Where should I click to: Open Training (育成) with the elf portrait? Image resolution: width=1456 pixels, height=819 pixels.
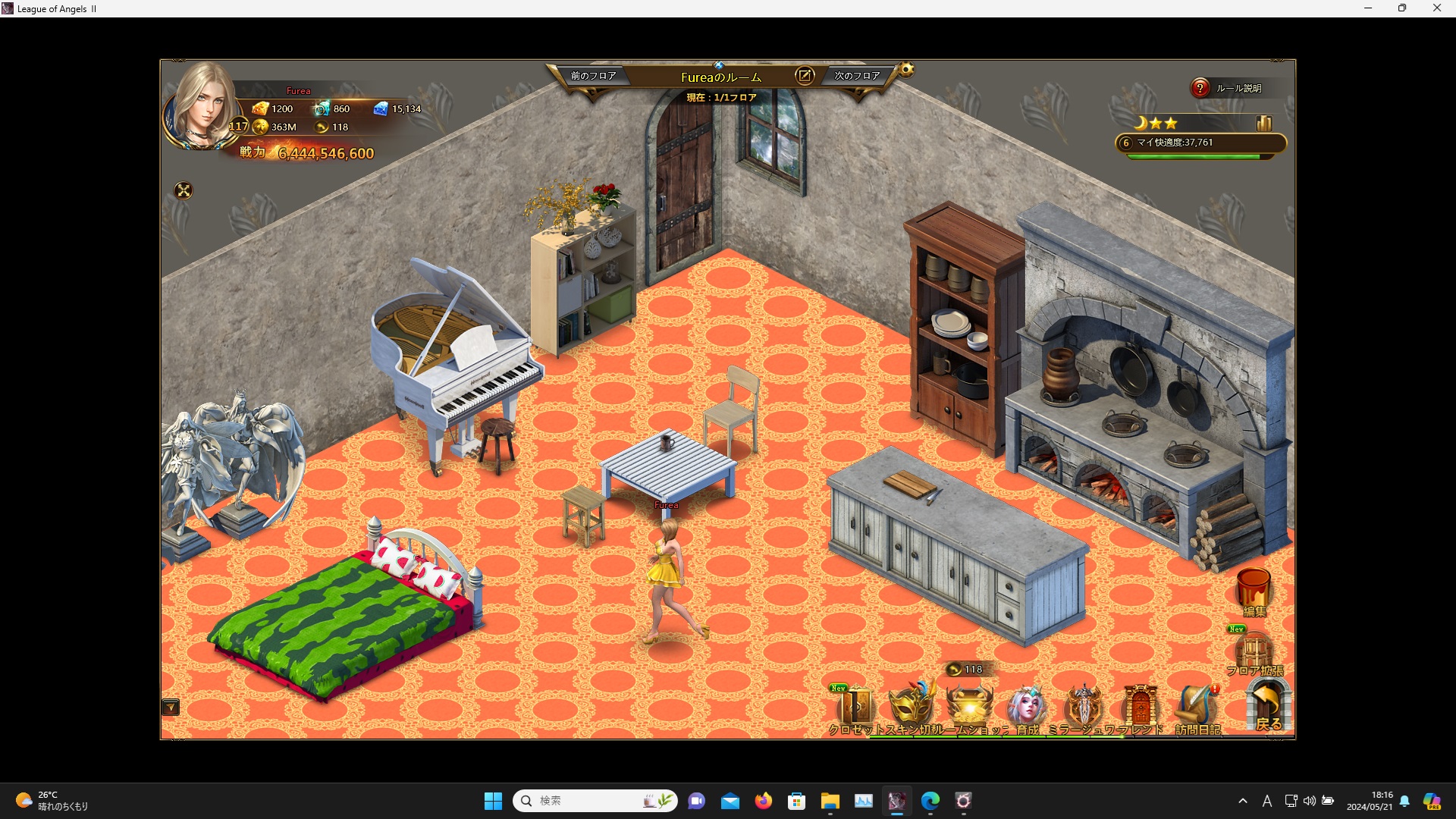click(x=1027, y=708)
